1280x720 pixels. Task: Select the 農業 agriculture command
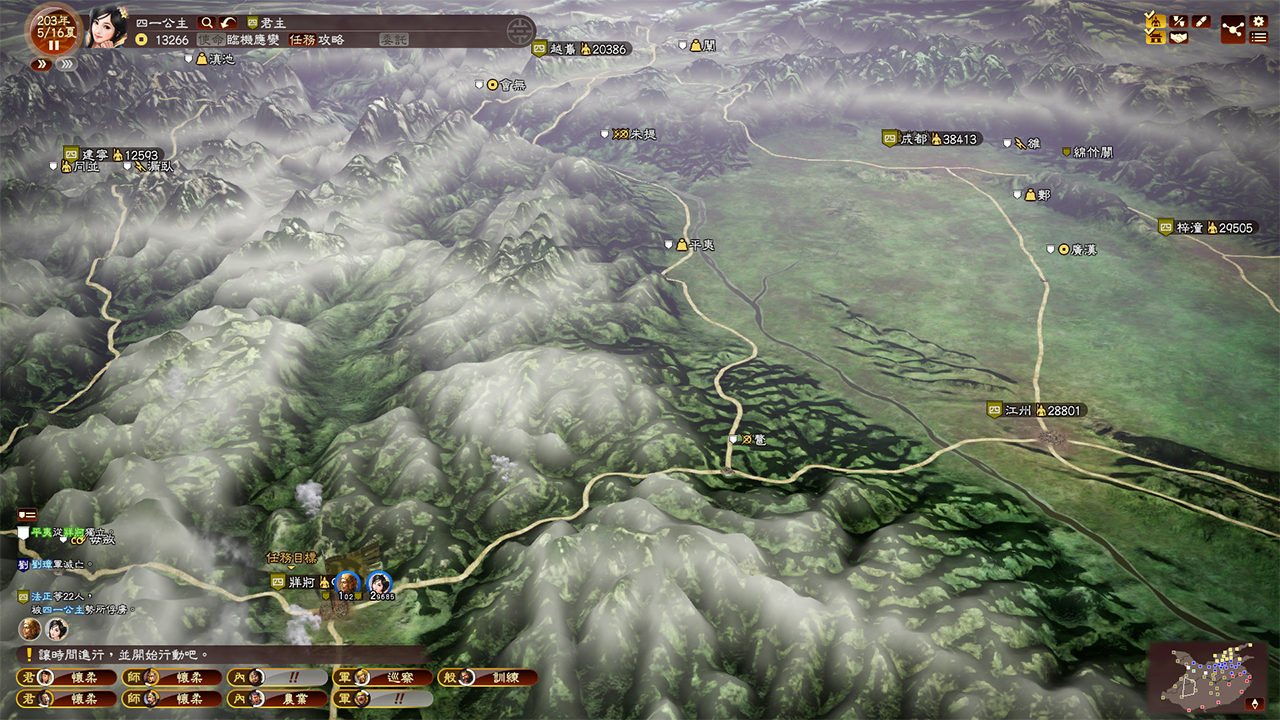click(279, 699)
